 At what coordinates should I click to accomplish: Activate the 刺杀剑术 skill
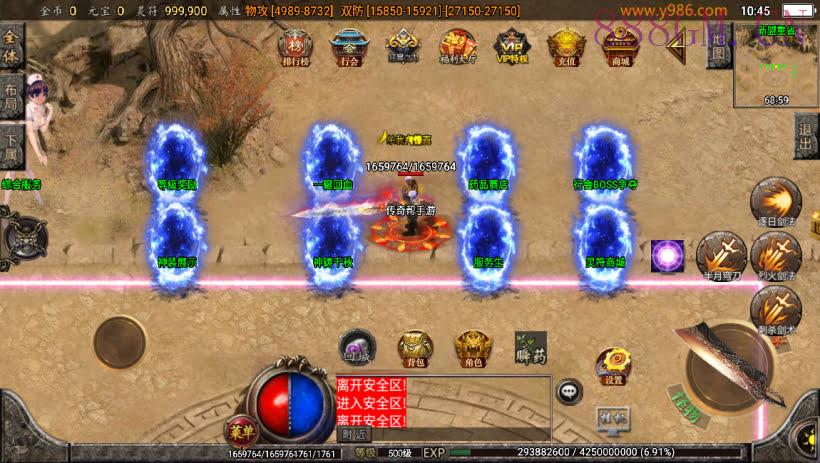[775, 309]
